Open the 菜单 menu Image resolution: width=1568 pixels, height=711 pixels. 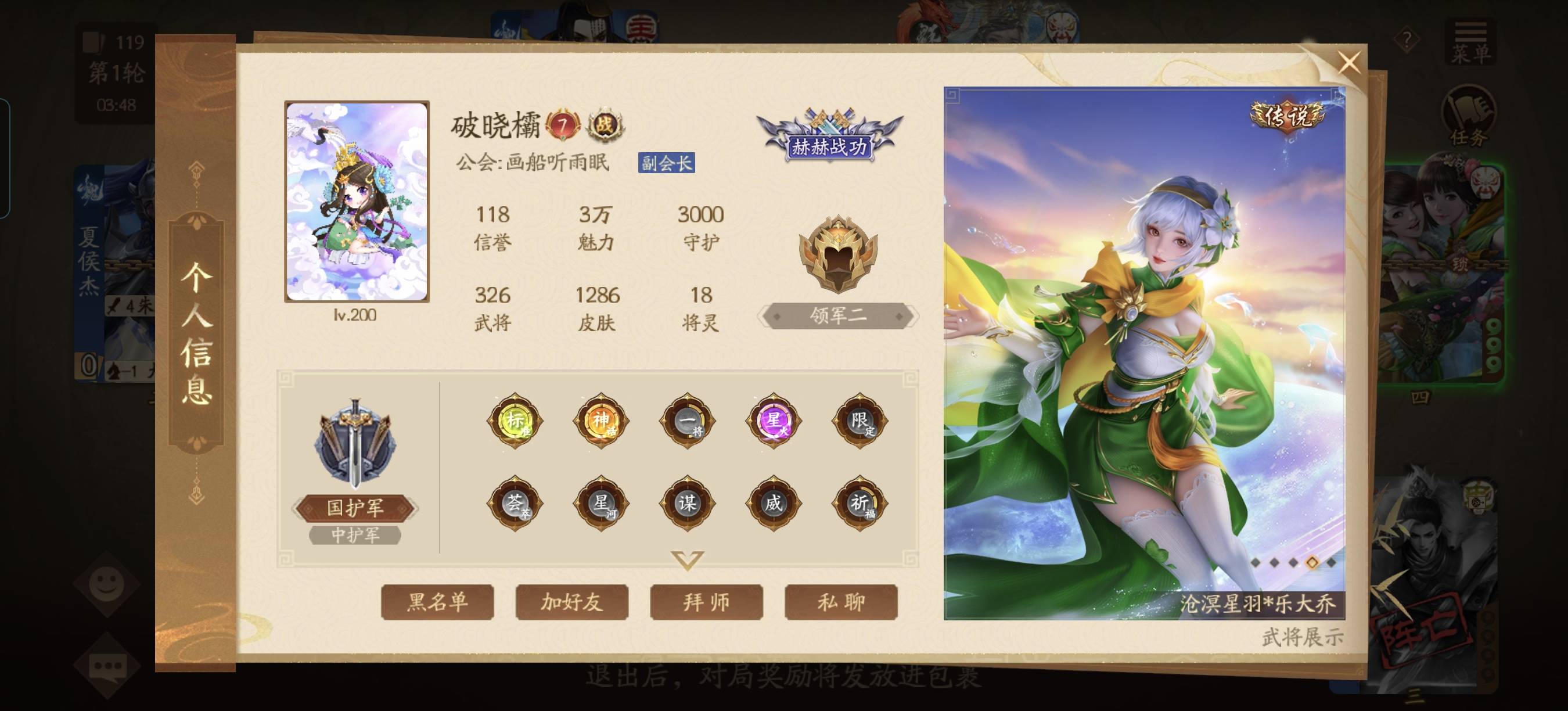1470,42
